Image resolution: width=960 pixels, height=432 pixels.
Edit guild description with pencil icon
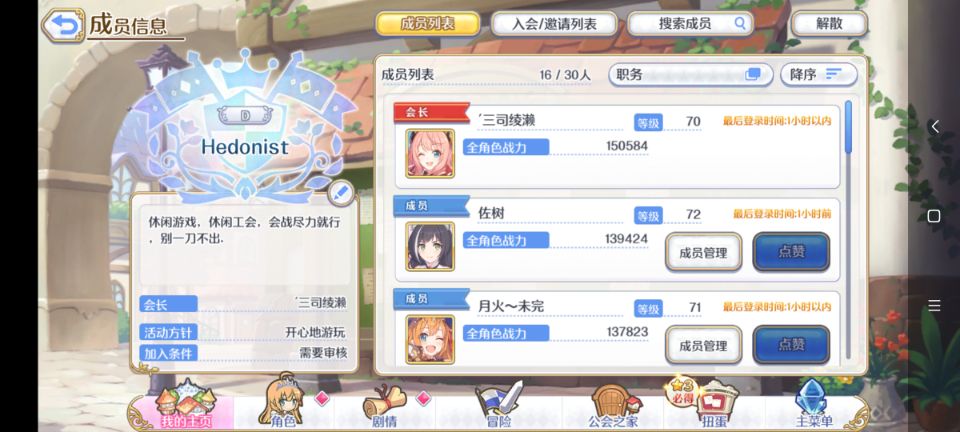point(340,192)
